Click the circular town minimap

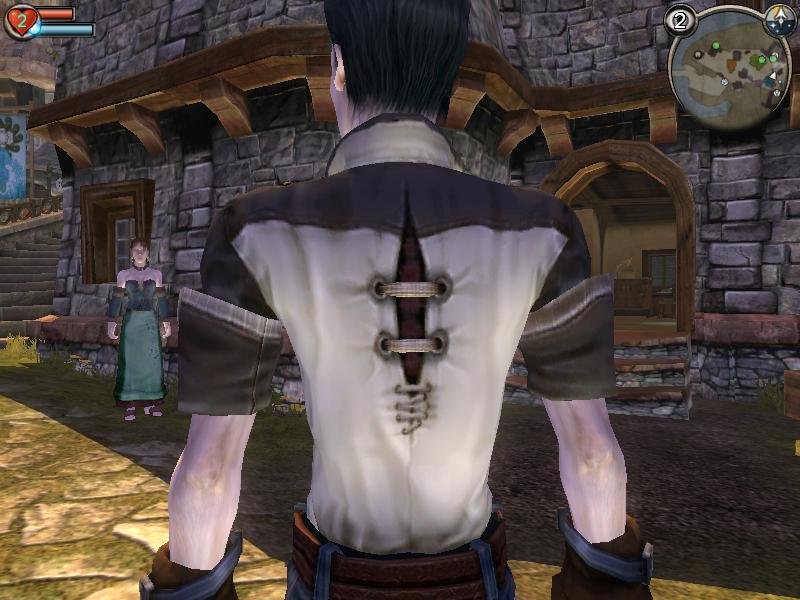pyautogui.click(x=729, y=70)
